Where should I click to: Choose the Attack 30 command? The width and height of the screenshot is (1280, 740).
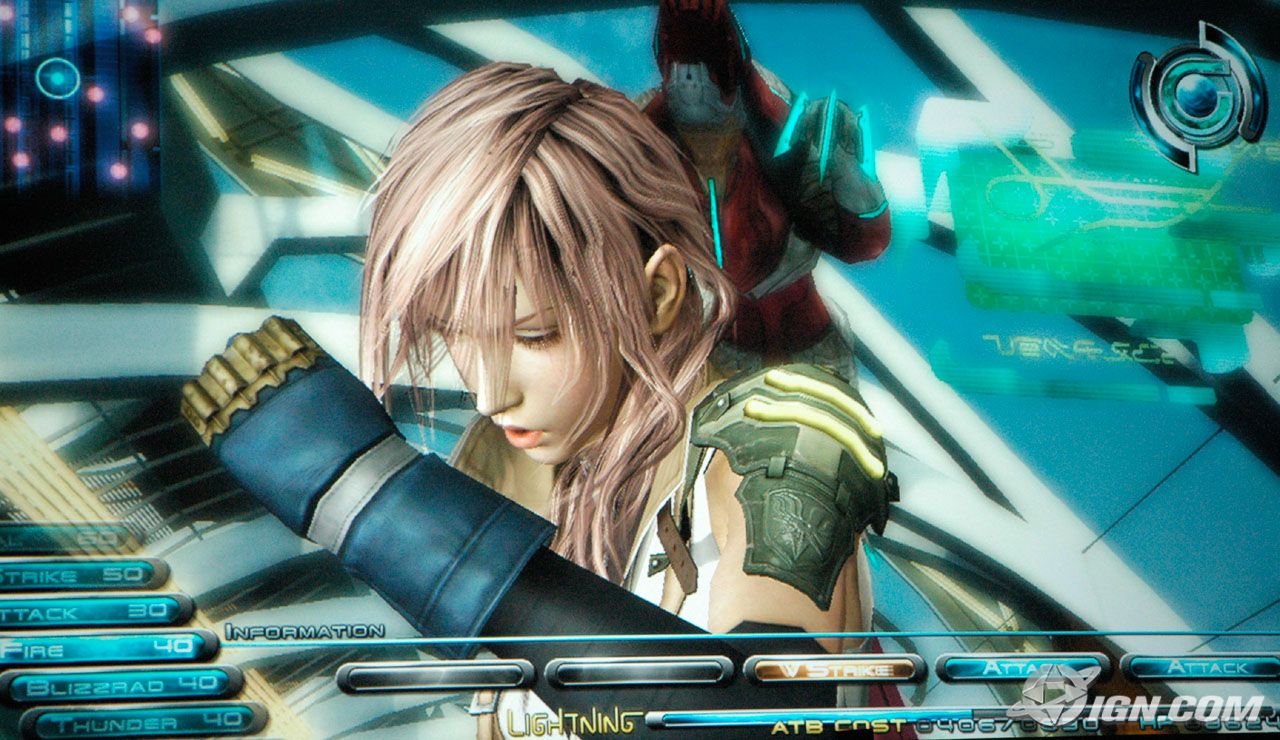[x=93, y=611]
